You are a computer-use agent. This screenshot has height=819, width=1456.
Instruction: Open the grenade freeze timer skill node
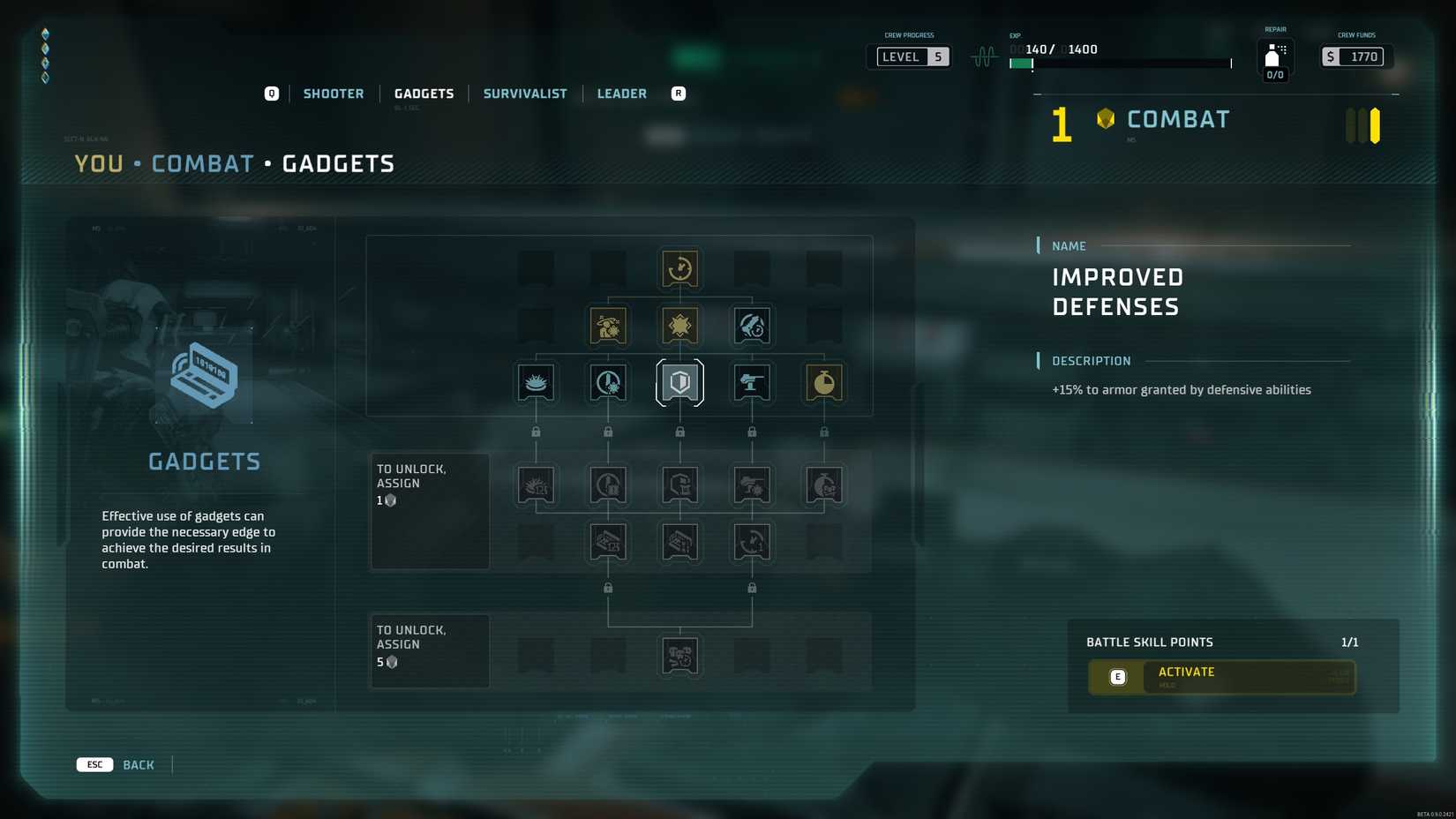click(608, 382)
